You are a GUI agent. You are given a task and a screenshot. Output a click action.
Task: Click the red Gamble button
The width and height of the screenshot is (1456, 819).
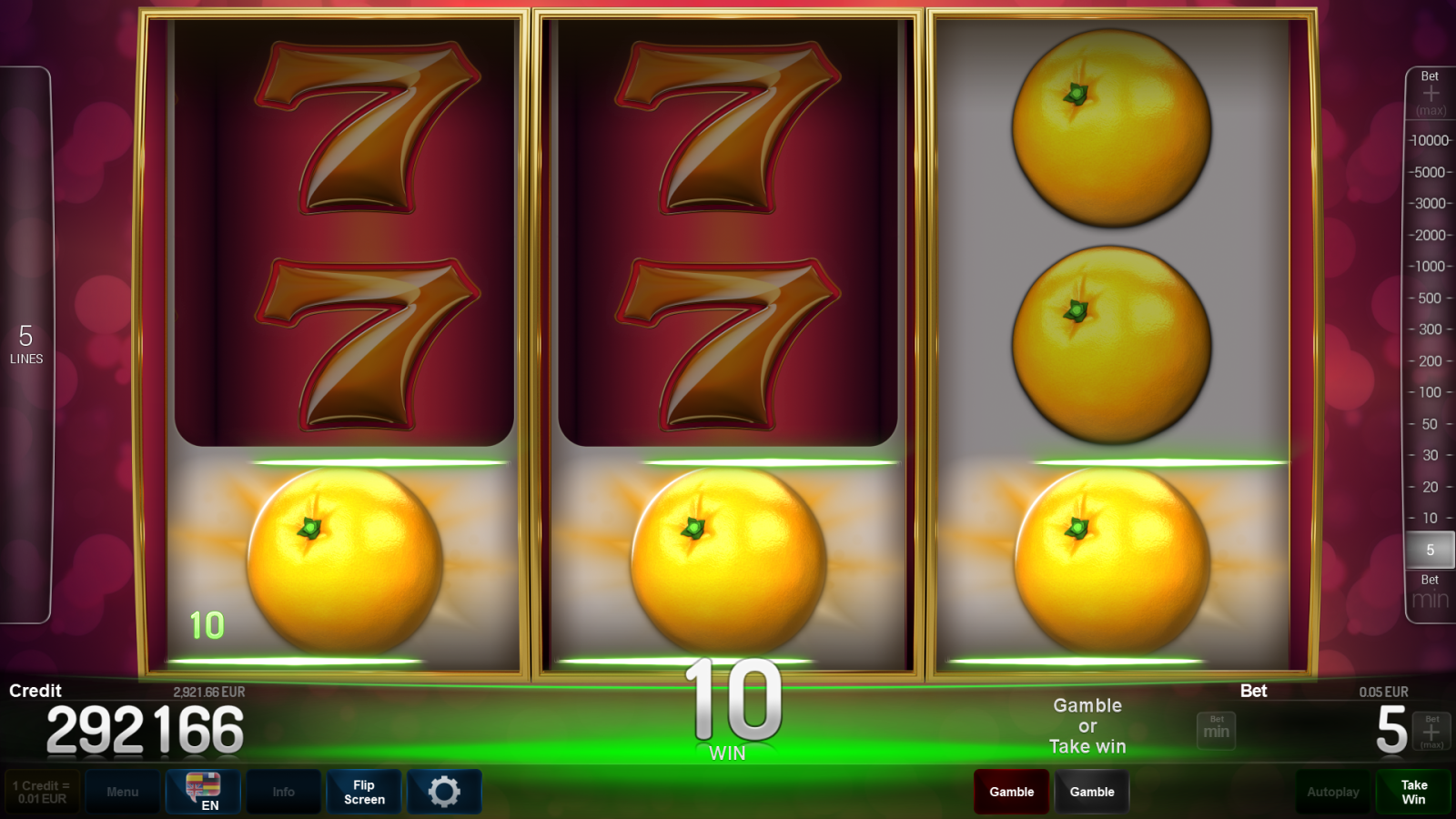tap(1011, 792)
